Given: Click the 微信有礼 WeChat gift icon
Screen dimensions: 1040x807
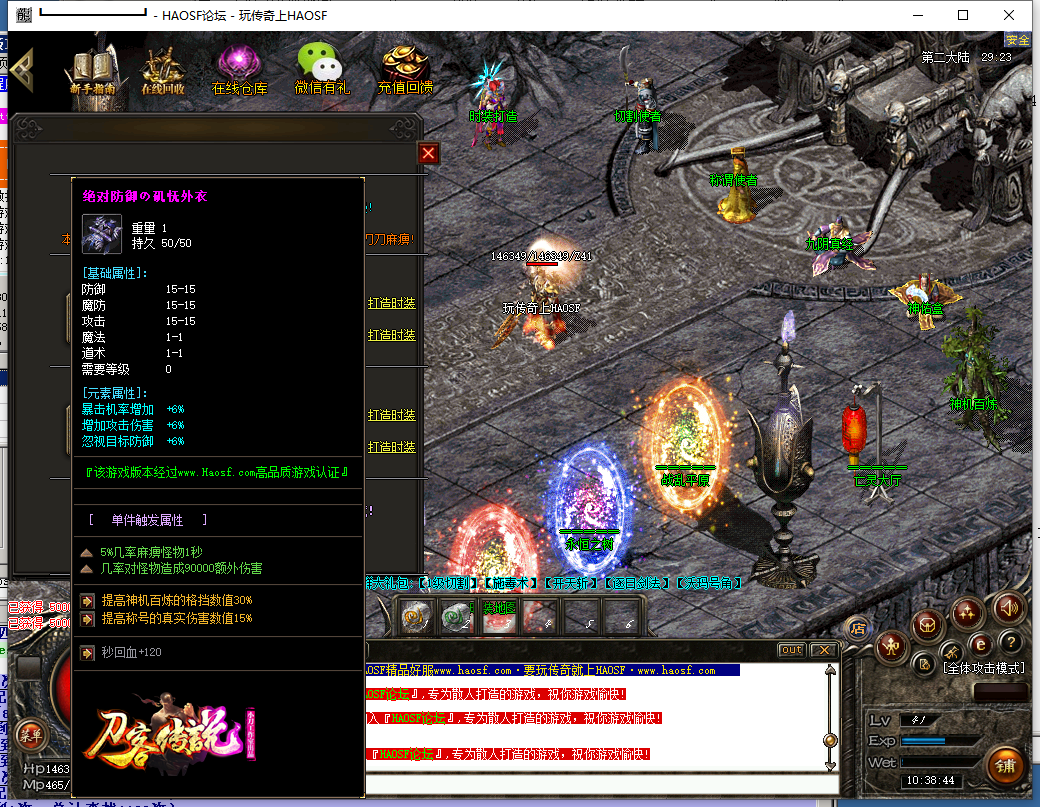Looking at the screenshot, I should click(322, 70).
